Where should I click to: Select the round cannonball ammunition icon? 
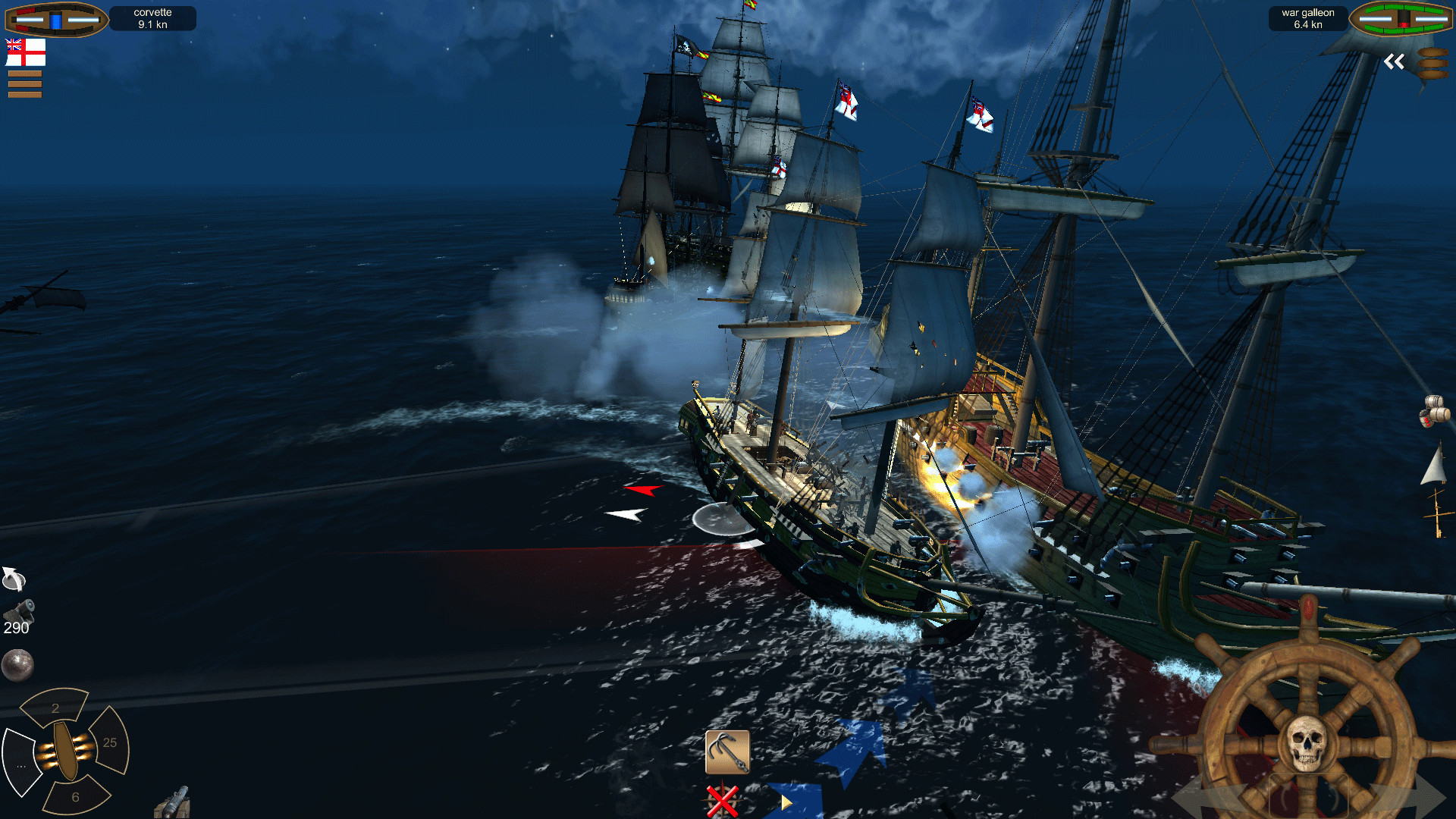(19, 665)
